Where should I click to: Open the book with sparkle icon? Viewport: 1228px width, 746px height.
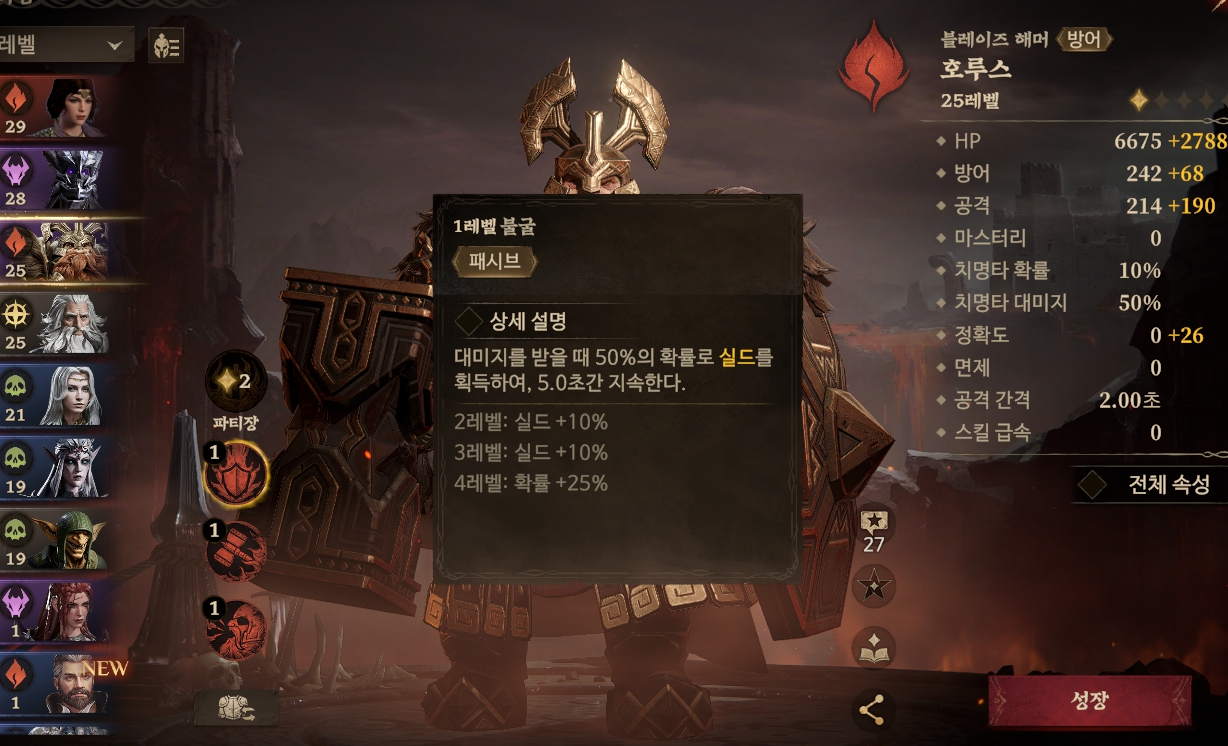[x=873, y=648]
